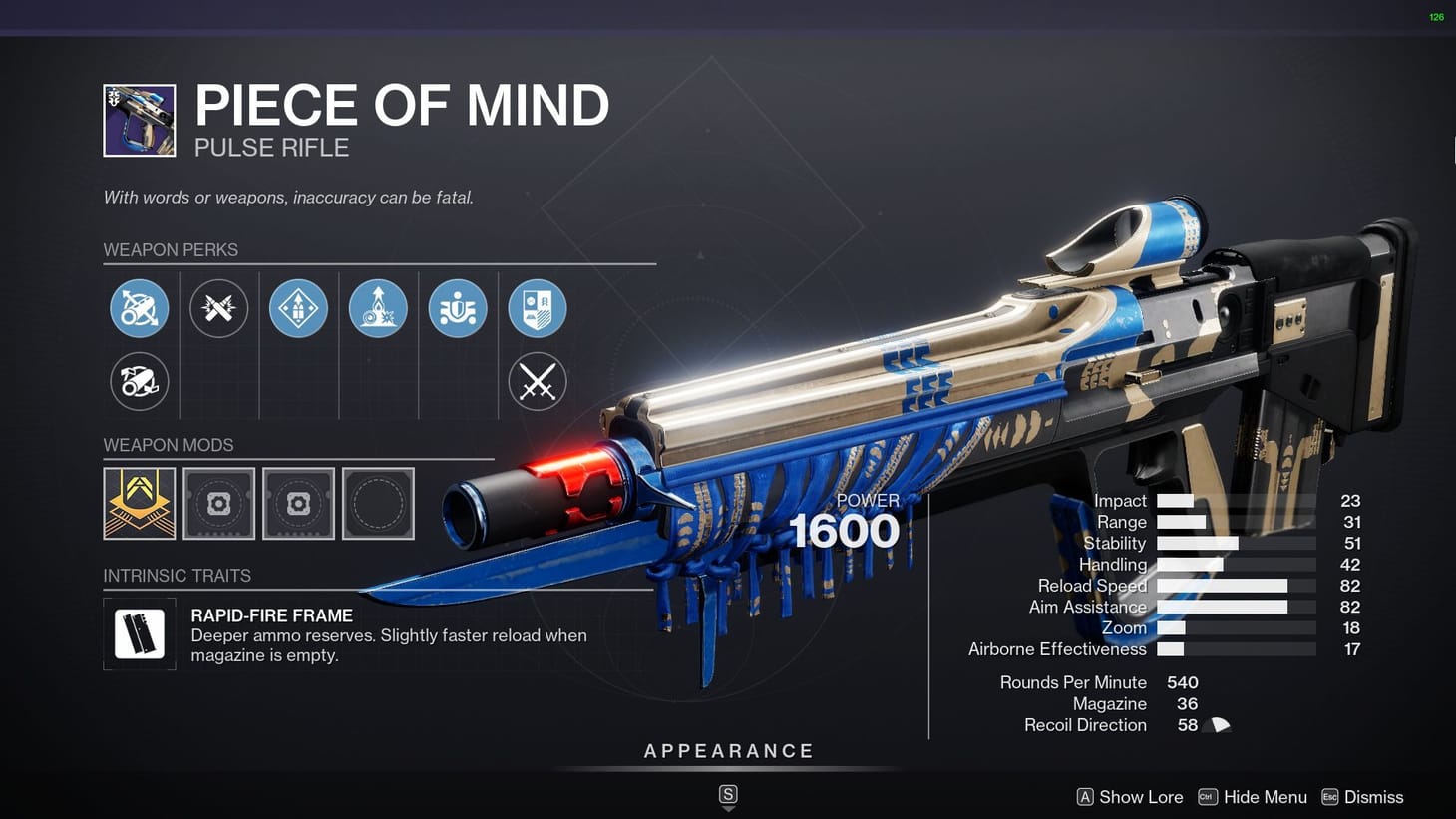Screen dimensions: 1456x819
Task: Click the second gear mod socket
Action: pyautogui.click(x=298, y=503)
